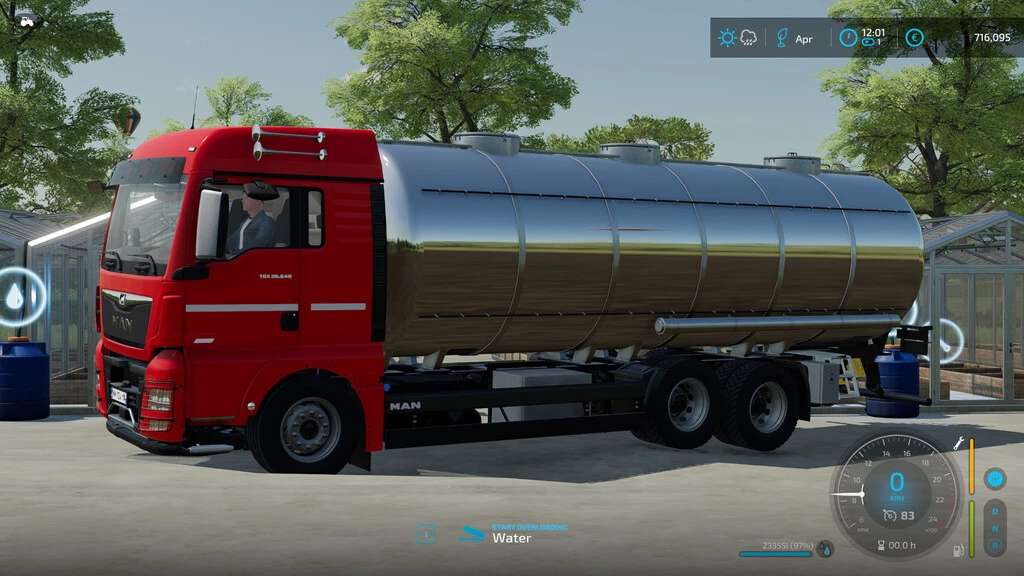Click the blue clock icon
Viewport: 1024px width, 576px height.
(x=848, y=38)
